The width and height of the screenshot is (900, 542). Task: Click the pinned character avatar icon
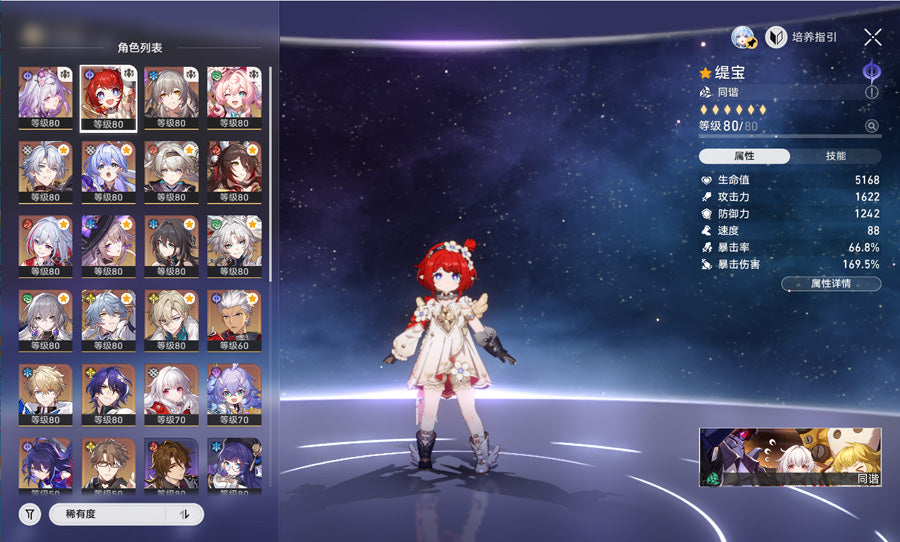pyautogui.click(x=742, y=38)
